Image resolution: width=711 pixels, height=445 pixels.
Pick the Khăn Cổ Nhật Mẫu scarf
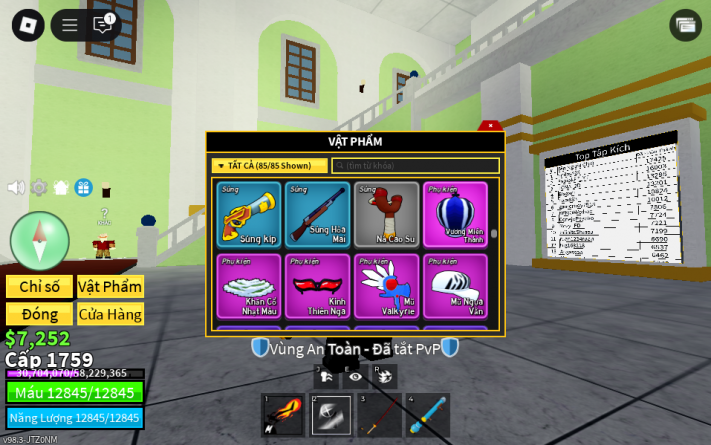coord(249,286)
